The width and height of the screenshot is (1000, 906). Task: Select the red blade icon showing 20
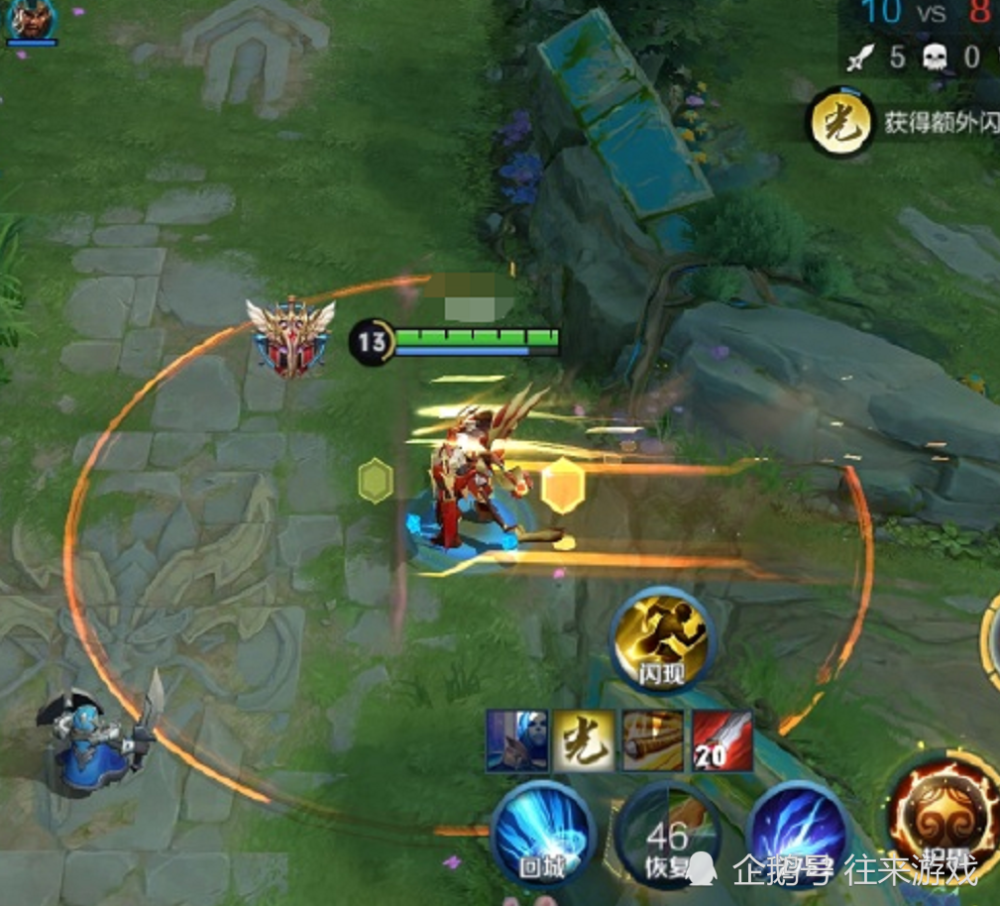tap(722, 741)
